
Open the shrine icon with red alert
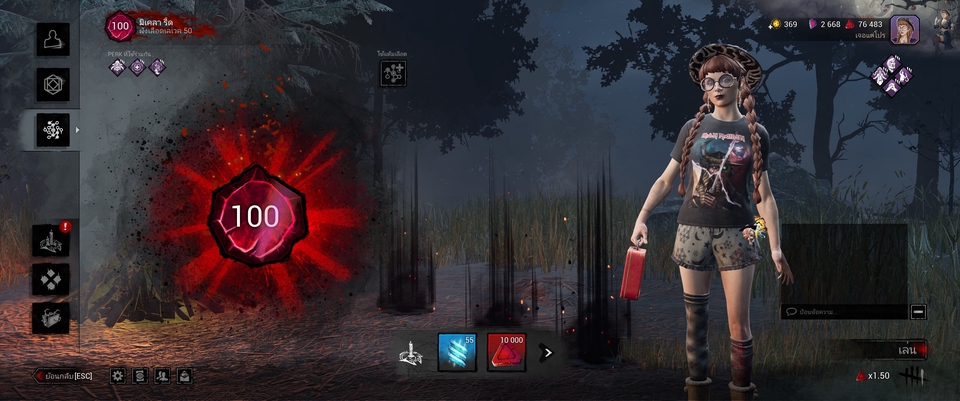pos(51,240)
